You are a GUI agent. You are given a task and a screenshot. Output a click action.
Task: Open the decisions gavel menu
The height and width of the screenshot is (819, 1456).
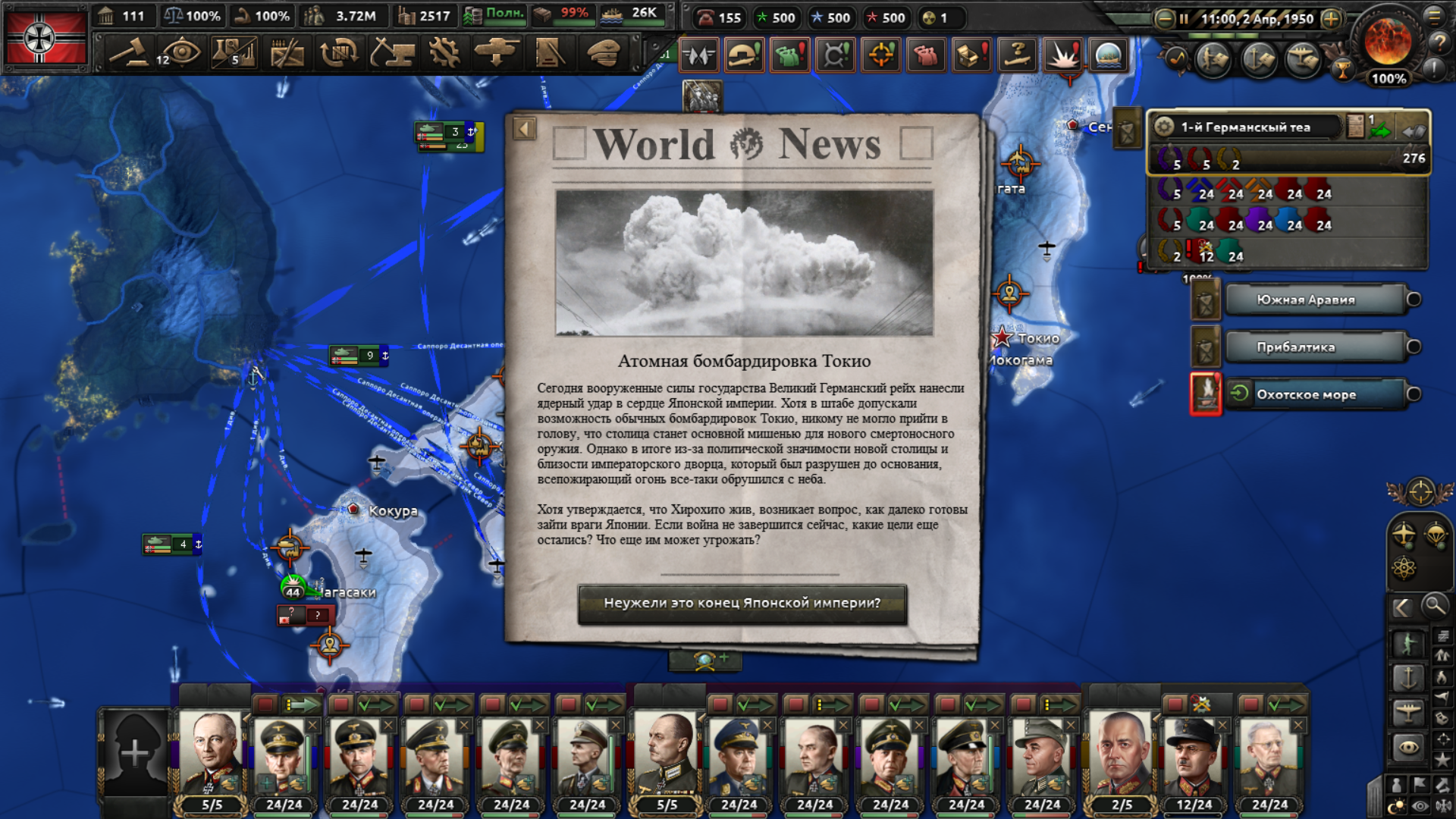coord(129,53)
